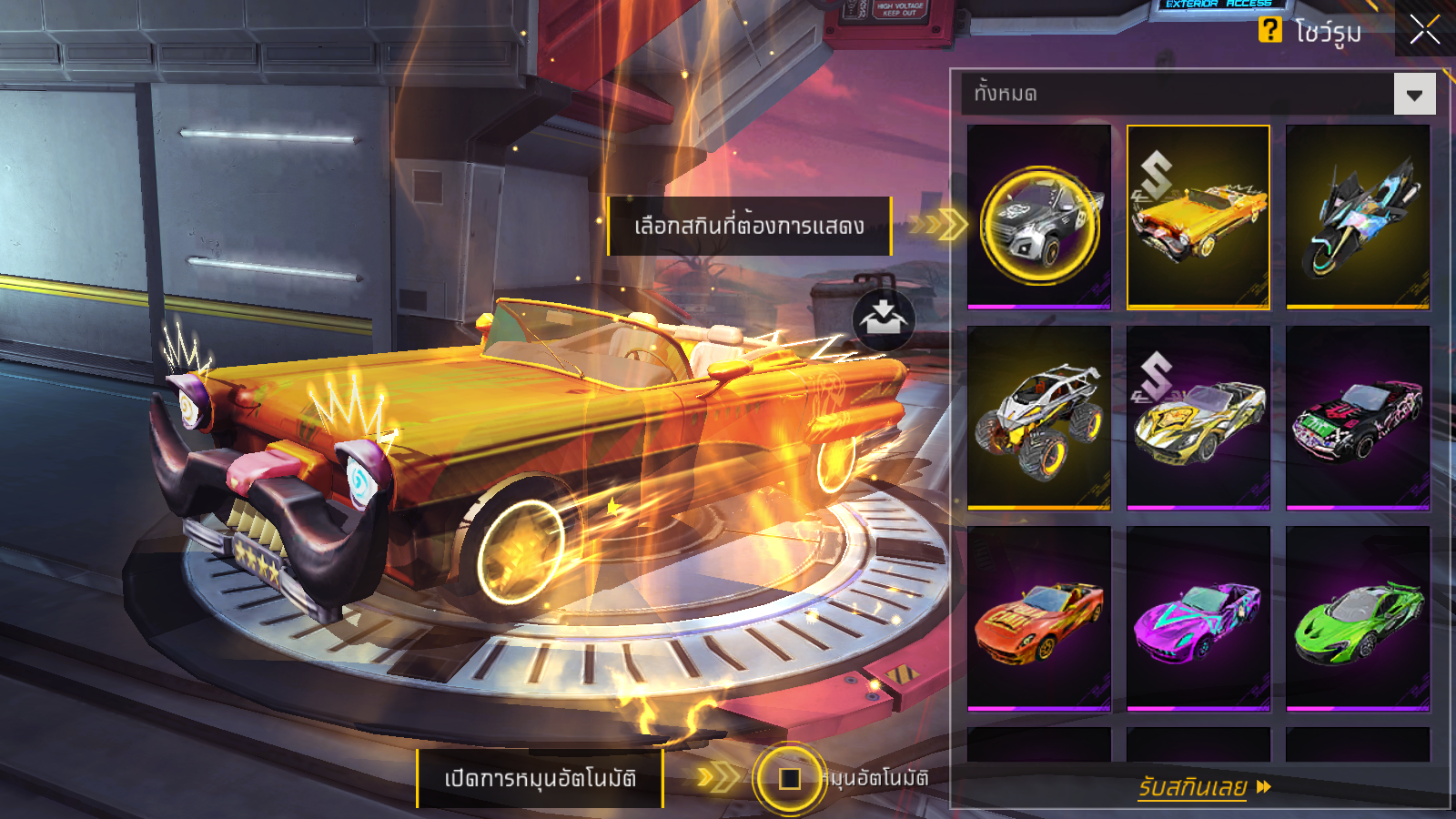
Task: Close the showroom screen
Action: pos(1424,30)
